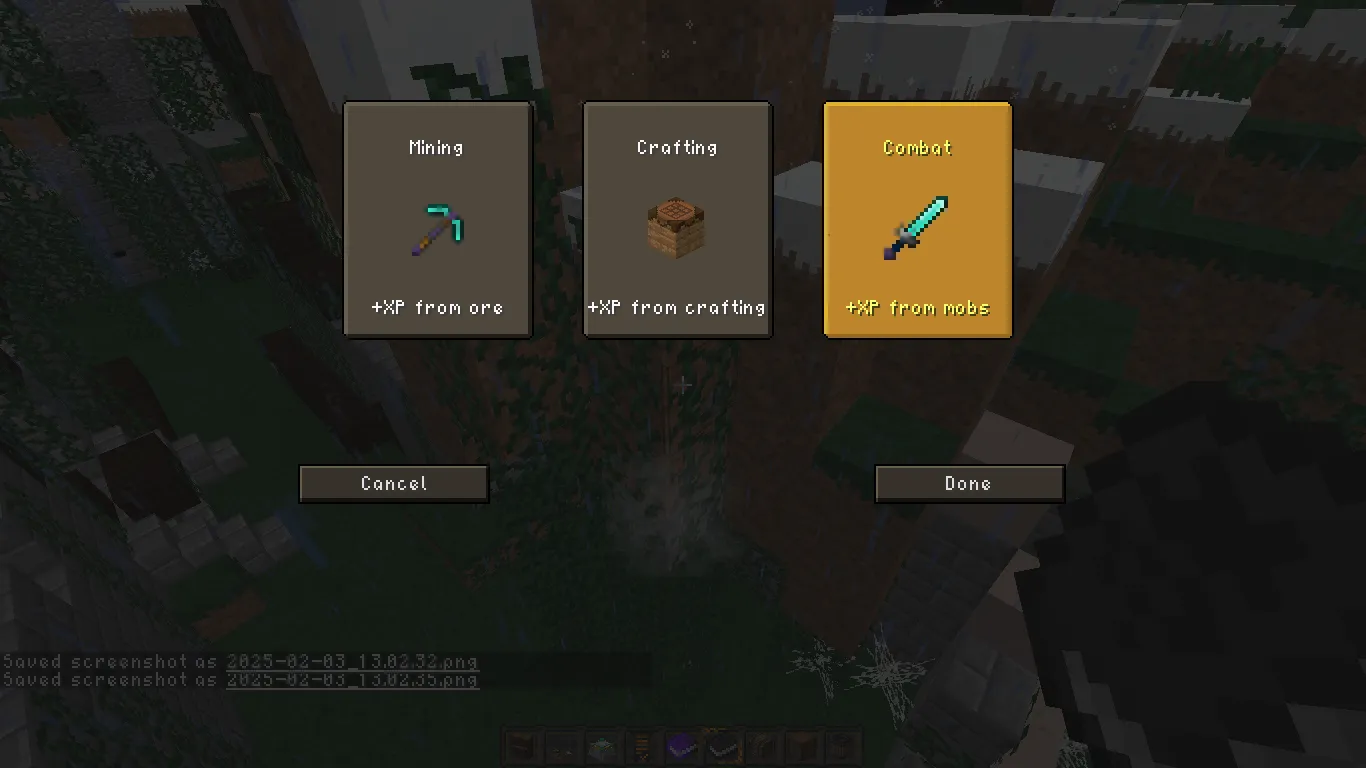Click the +XP from ore label
This screenshot has width=1366, height=768.
coord(437,307)
